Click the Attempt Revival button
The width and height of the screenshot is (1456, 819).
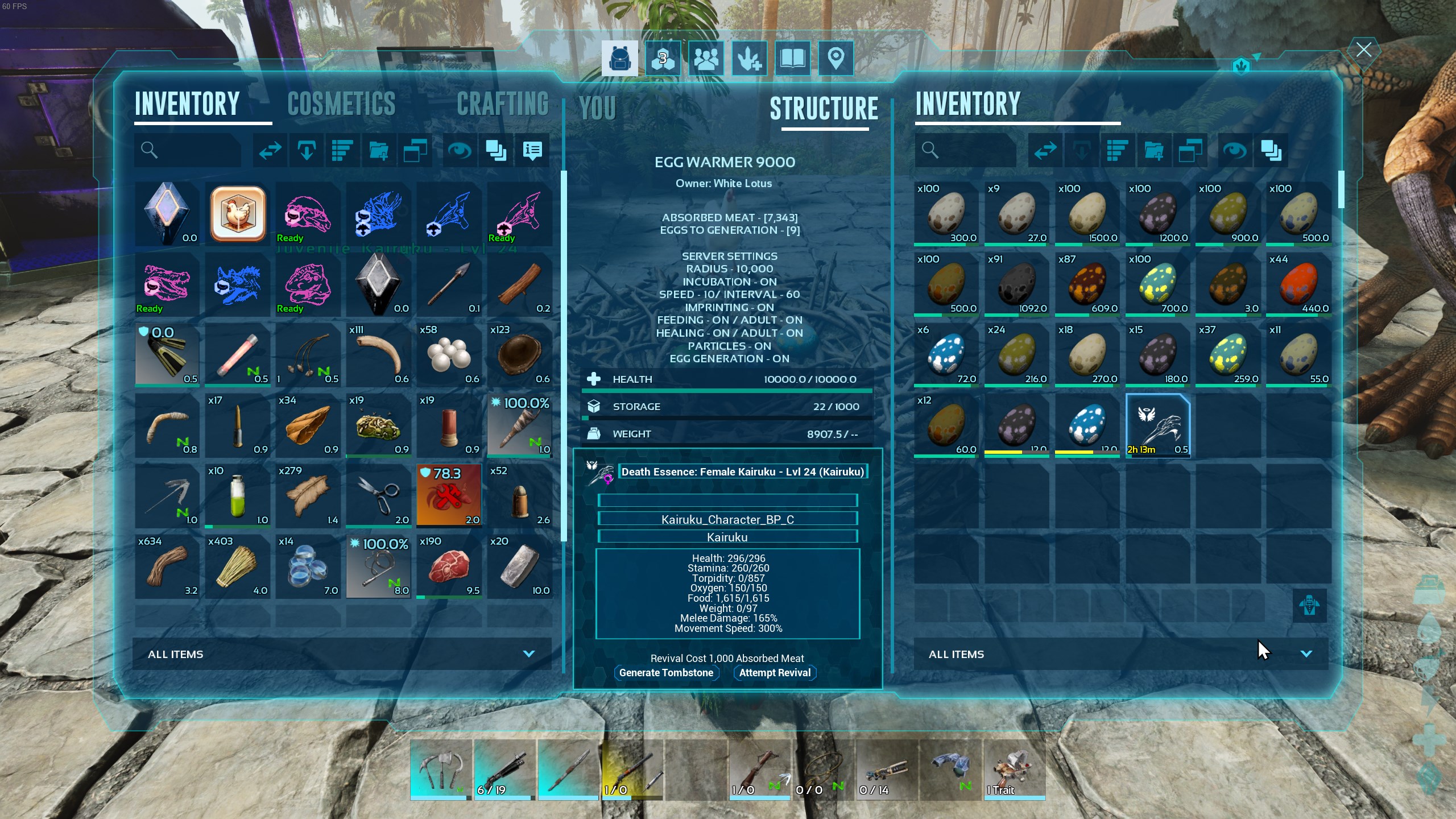[775, 673]
